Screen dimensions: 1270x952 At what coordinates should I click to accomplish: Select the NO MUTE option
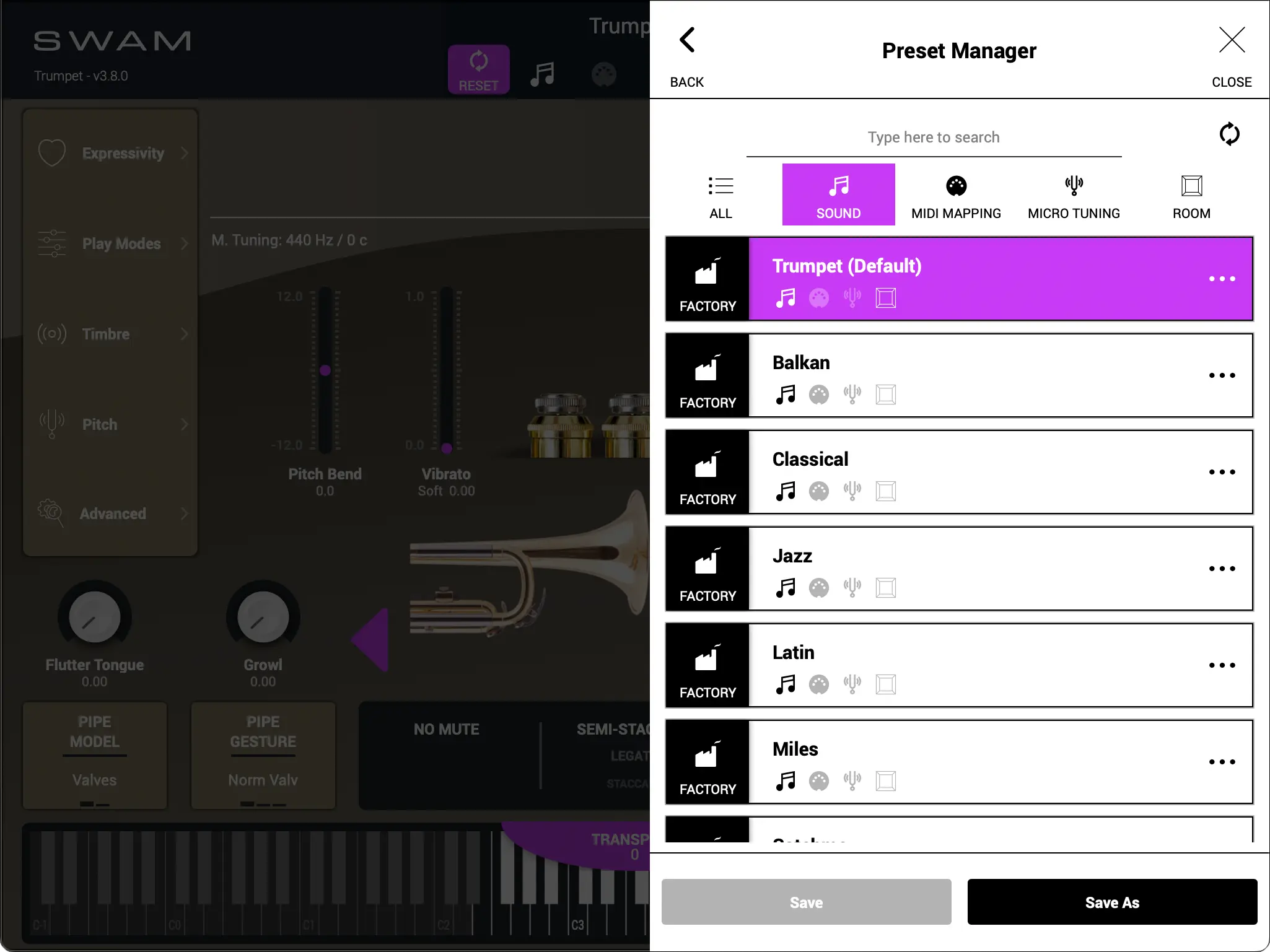tap(445, 729)
